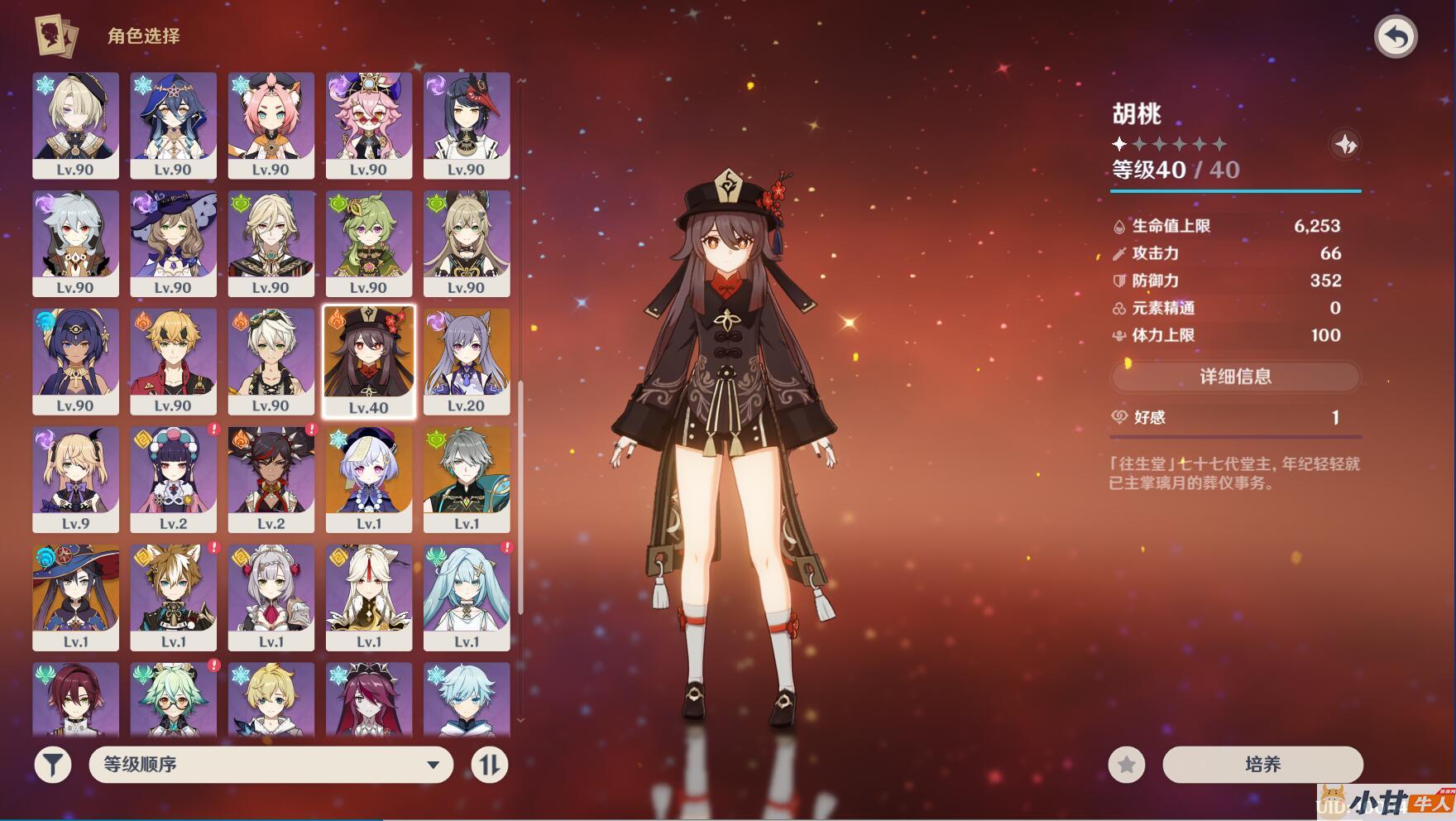Select Alhaitham's Lv.1 portrait

click(467, 478)
